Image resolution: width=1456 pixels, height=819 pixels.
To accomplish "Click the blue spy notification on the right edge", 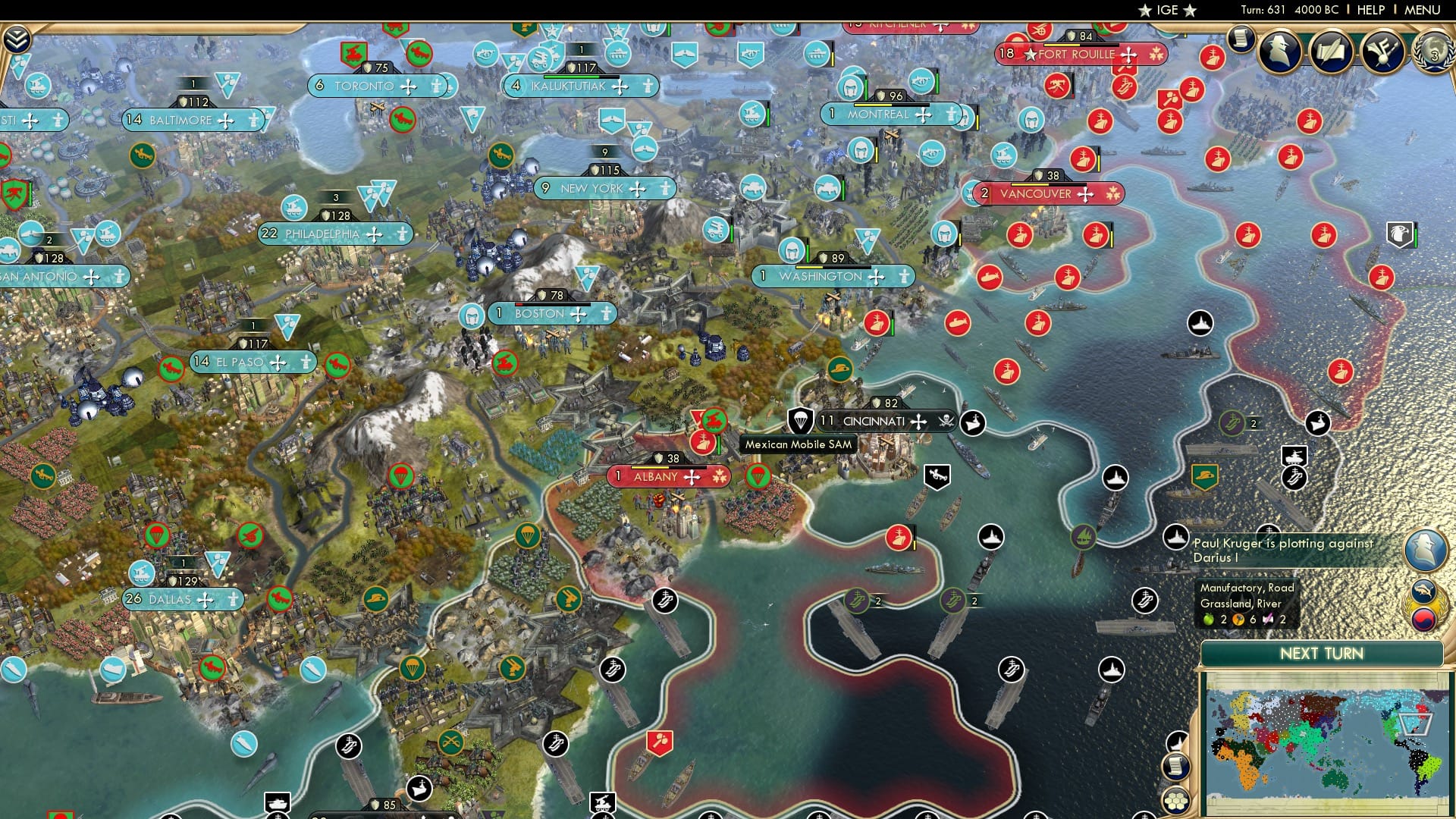I will tap(1424, 548).
